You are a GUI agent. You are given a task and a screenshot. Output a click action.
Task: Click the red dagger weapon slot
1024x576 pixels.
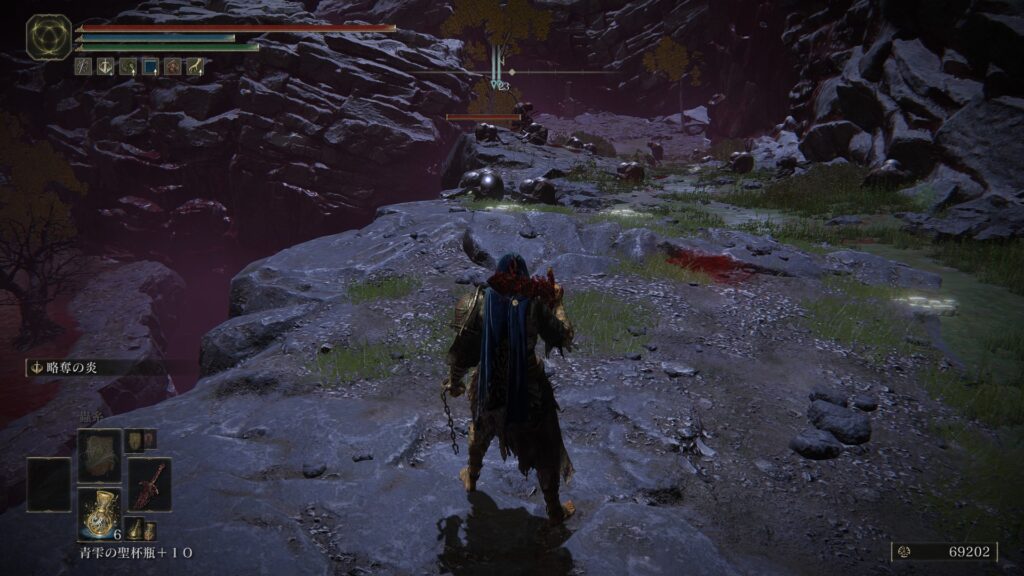(x=149, y=484)
